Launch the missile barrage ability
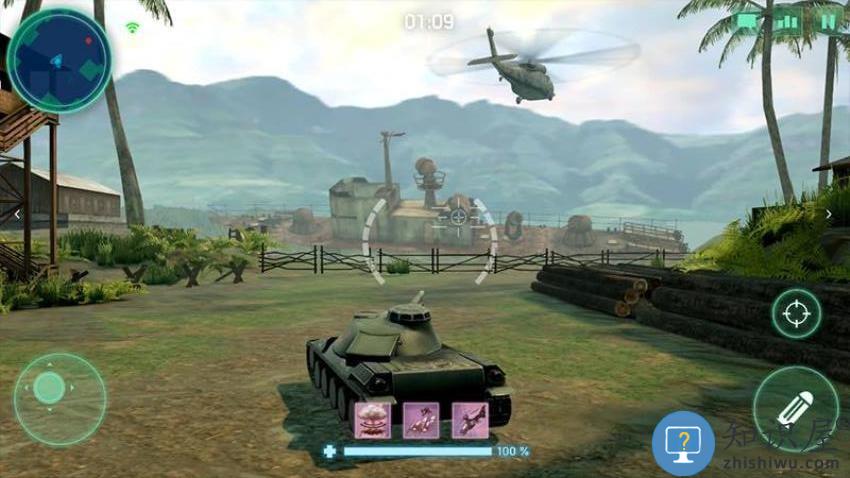The image size is (850, 478). pos(421,420)
